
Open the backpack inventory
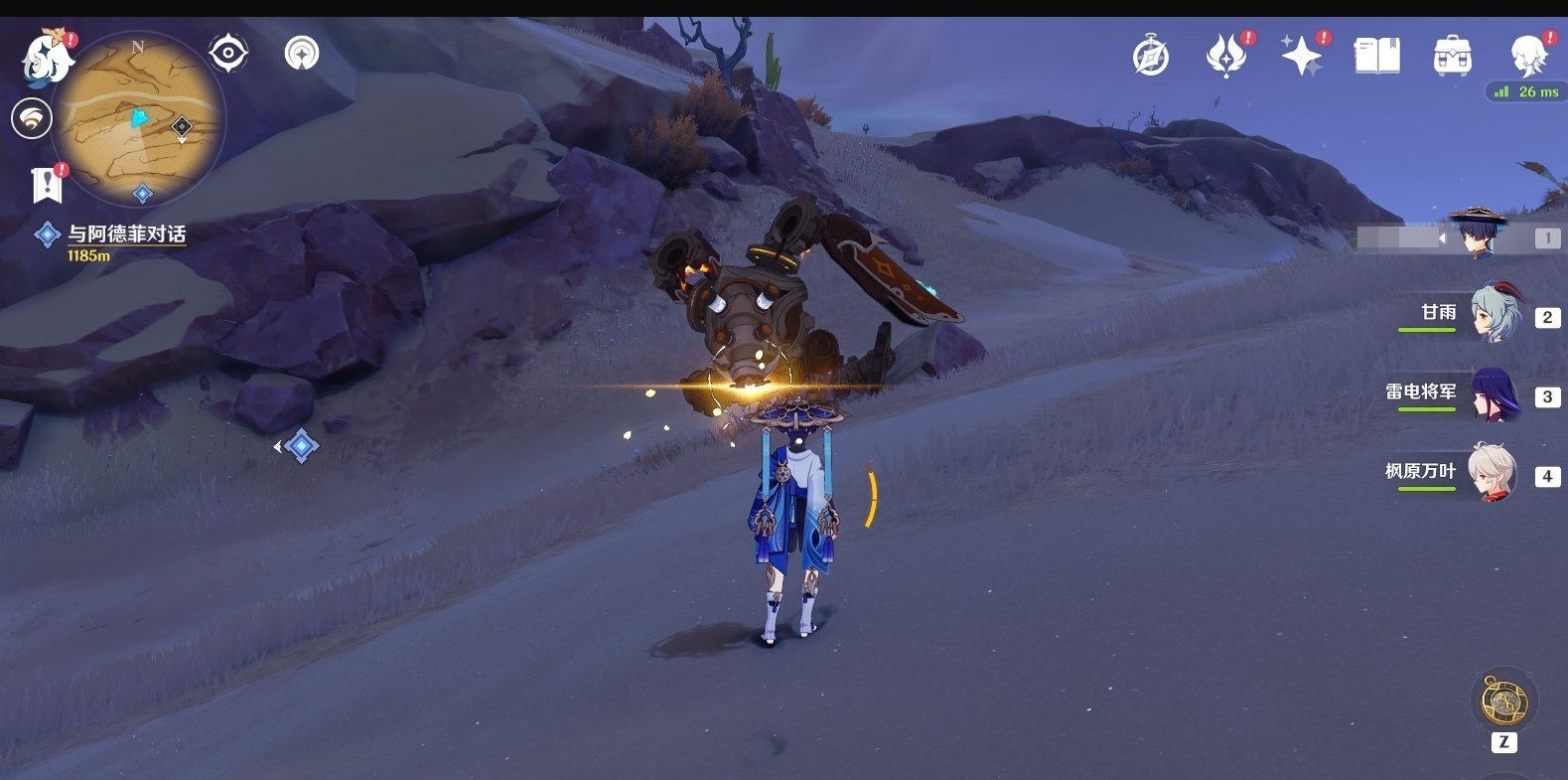[1452, 57]
